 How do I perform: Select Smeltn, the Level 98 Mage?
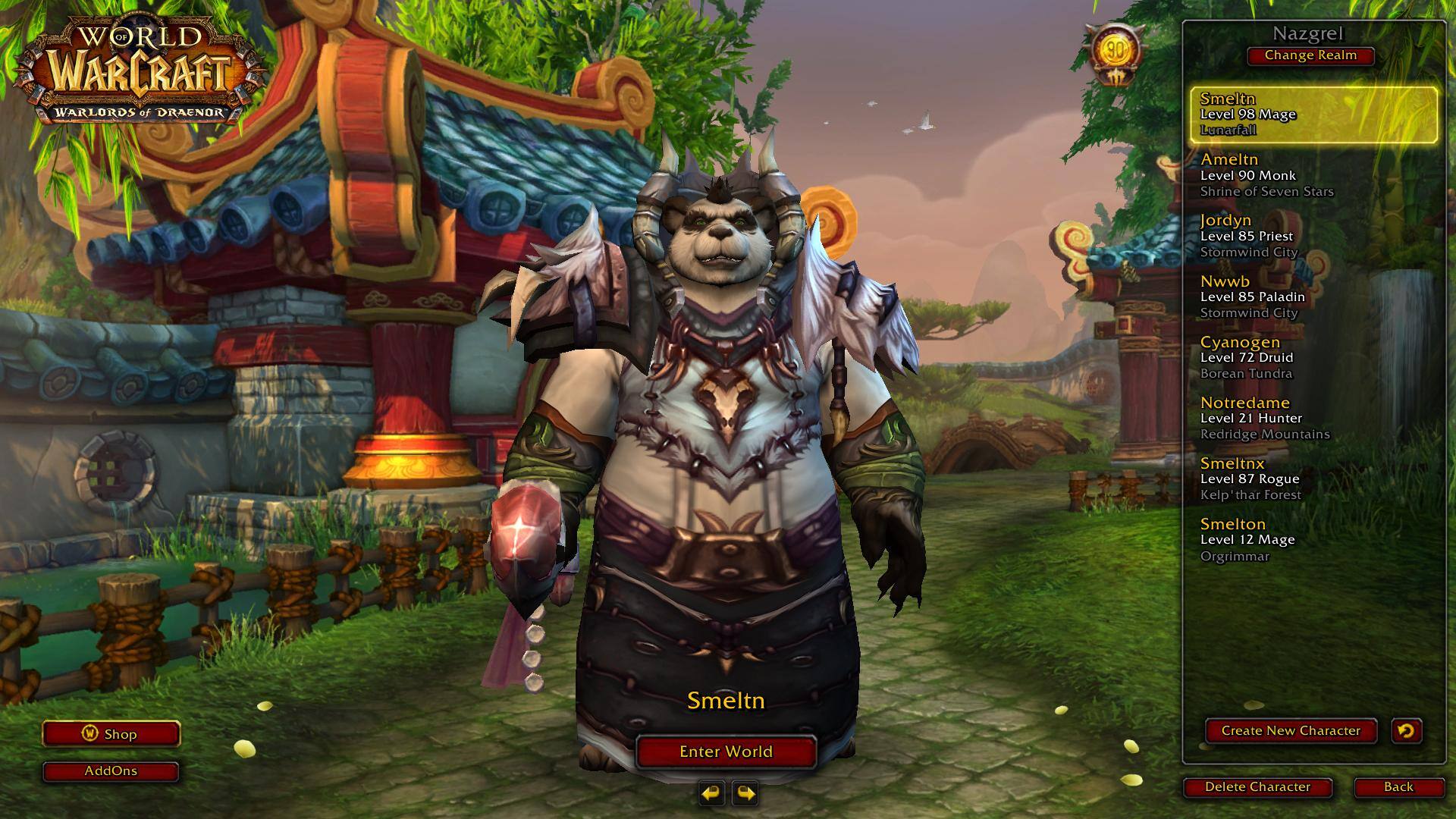tap(1313, 115)
